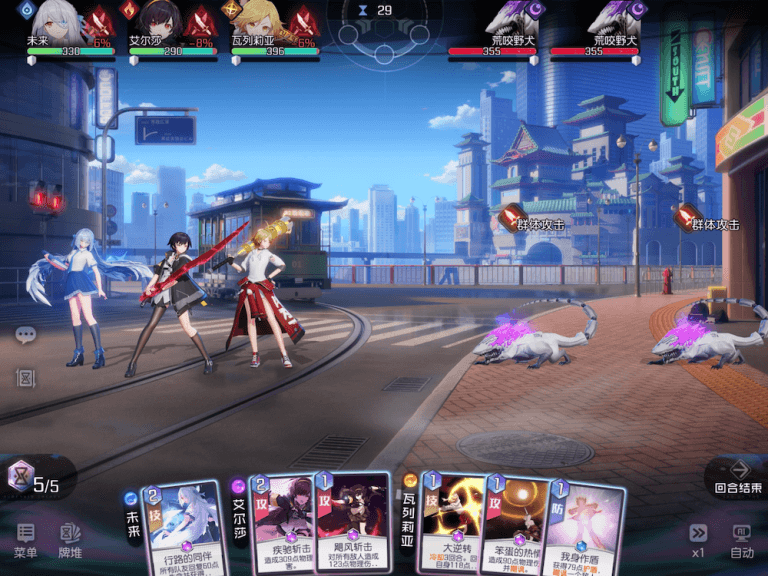Toggle the x1 battle speed

click(x=698, y=540)
